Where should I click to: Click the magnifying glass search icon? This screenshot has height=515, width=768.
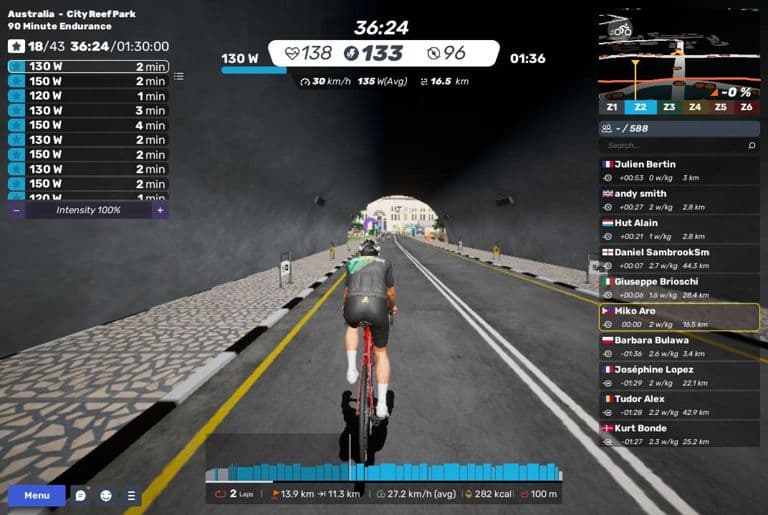(x=752, y=146)
